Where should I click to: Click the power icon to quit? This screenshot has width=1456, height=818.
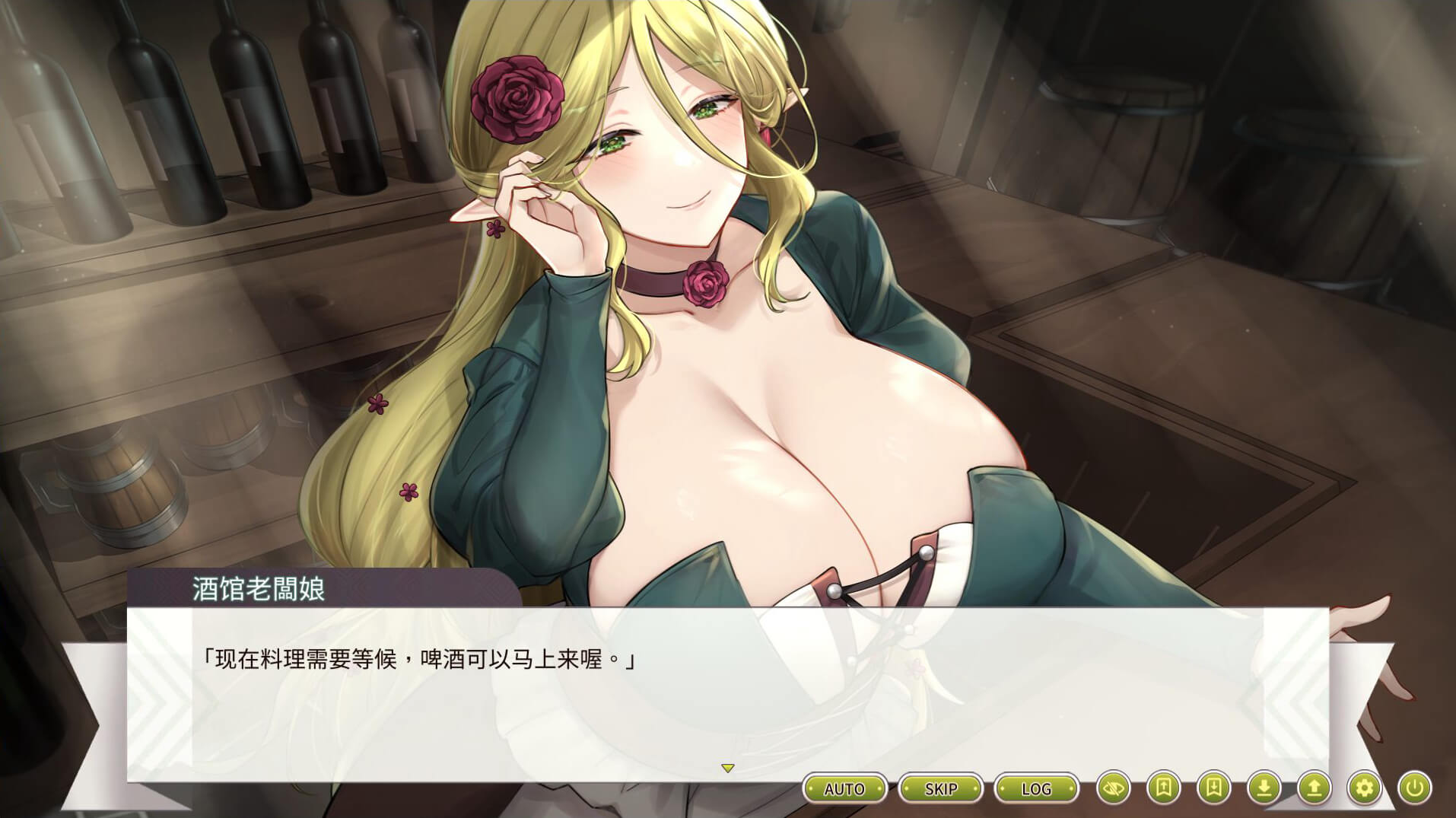(1414, 788)
